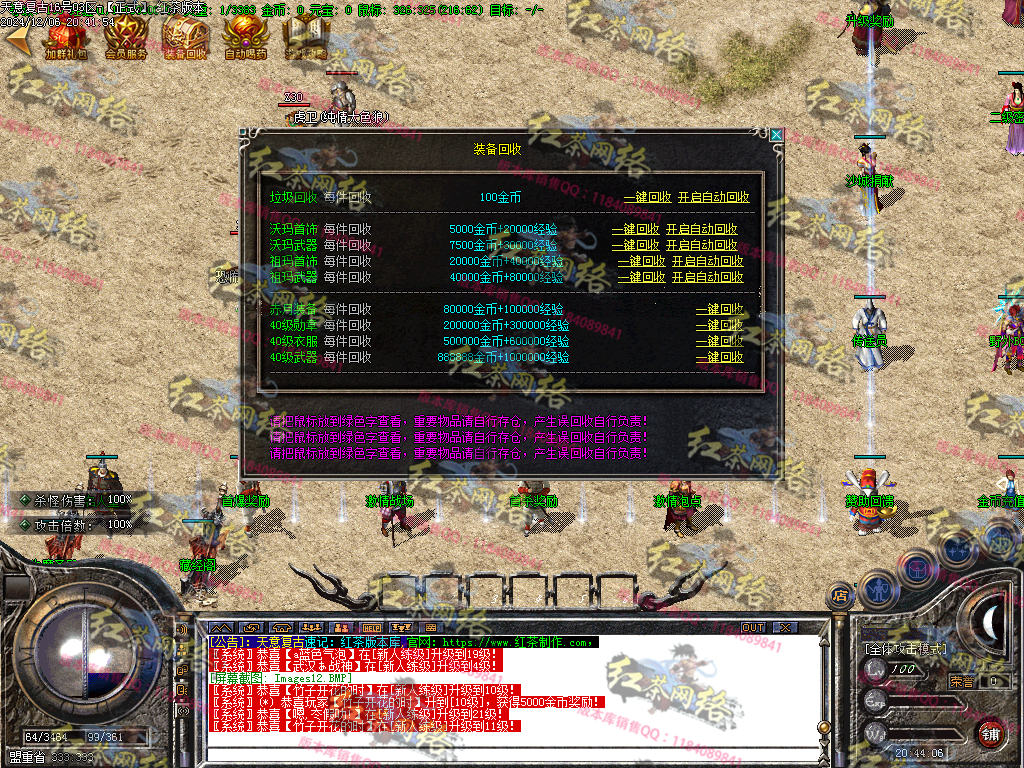Click the OUT button on the chat bar
Screen dimensions: 1024x768
[x=752, y=627]
